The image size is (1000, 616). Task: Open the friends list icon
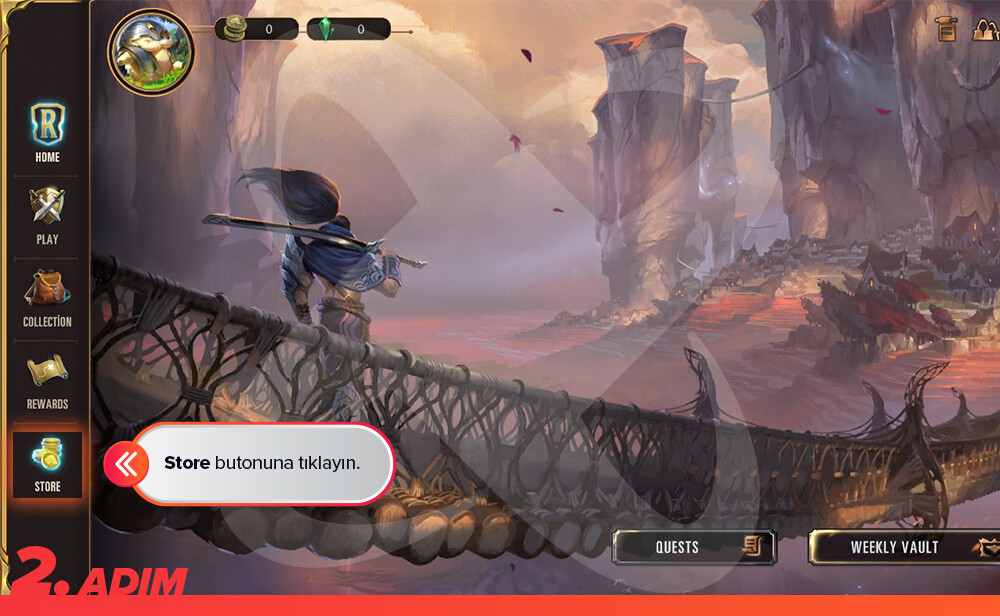(986, 28)
